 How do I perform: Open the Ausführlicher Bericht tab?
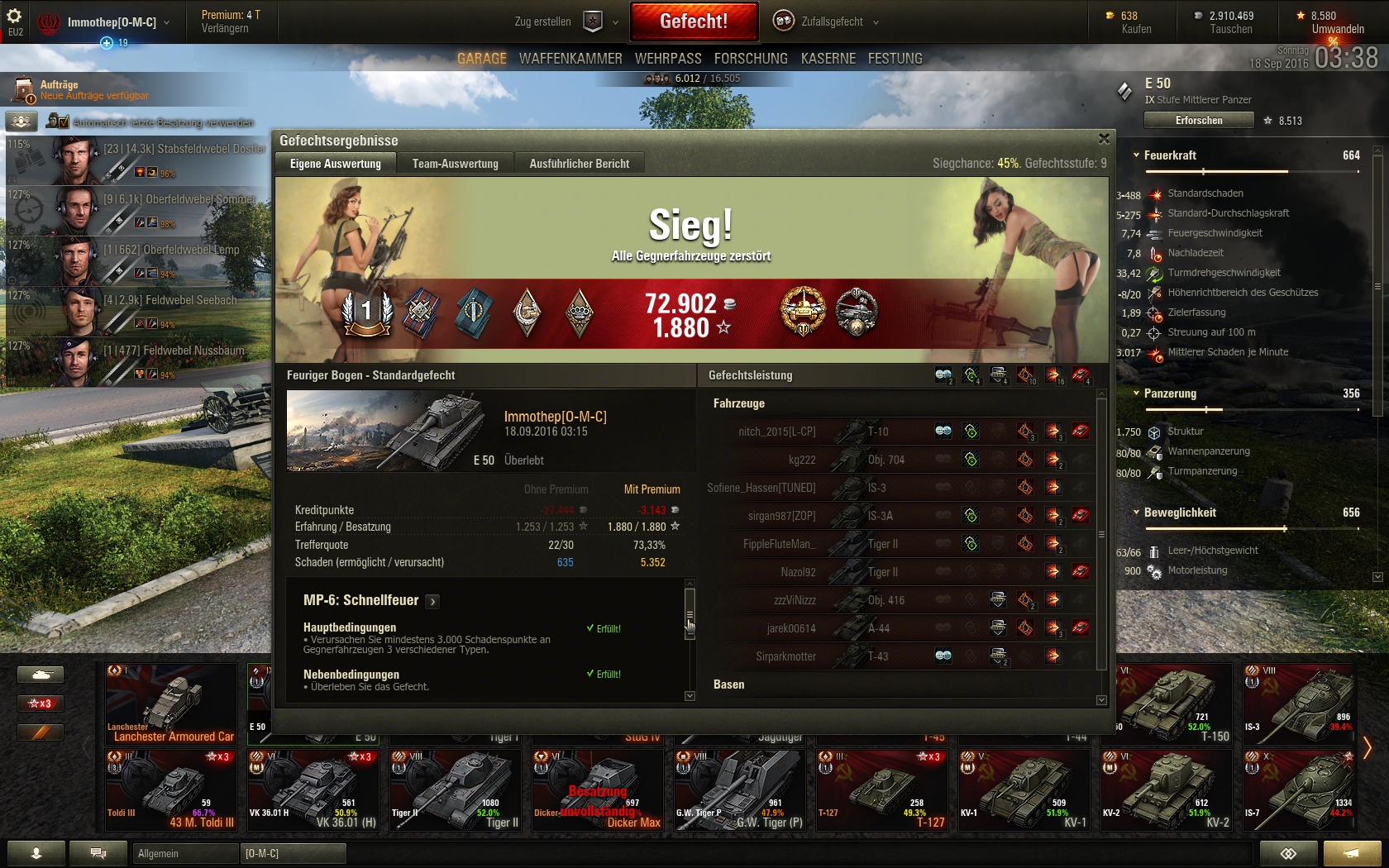[579, 164]
